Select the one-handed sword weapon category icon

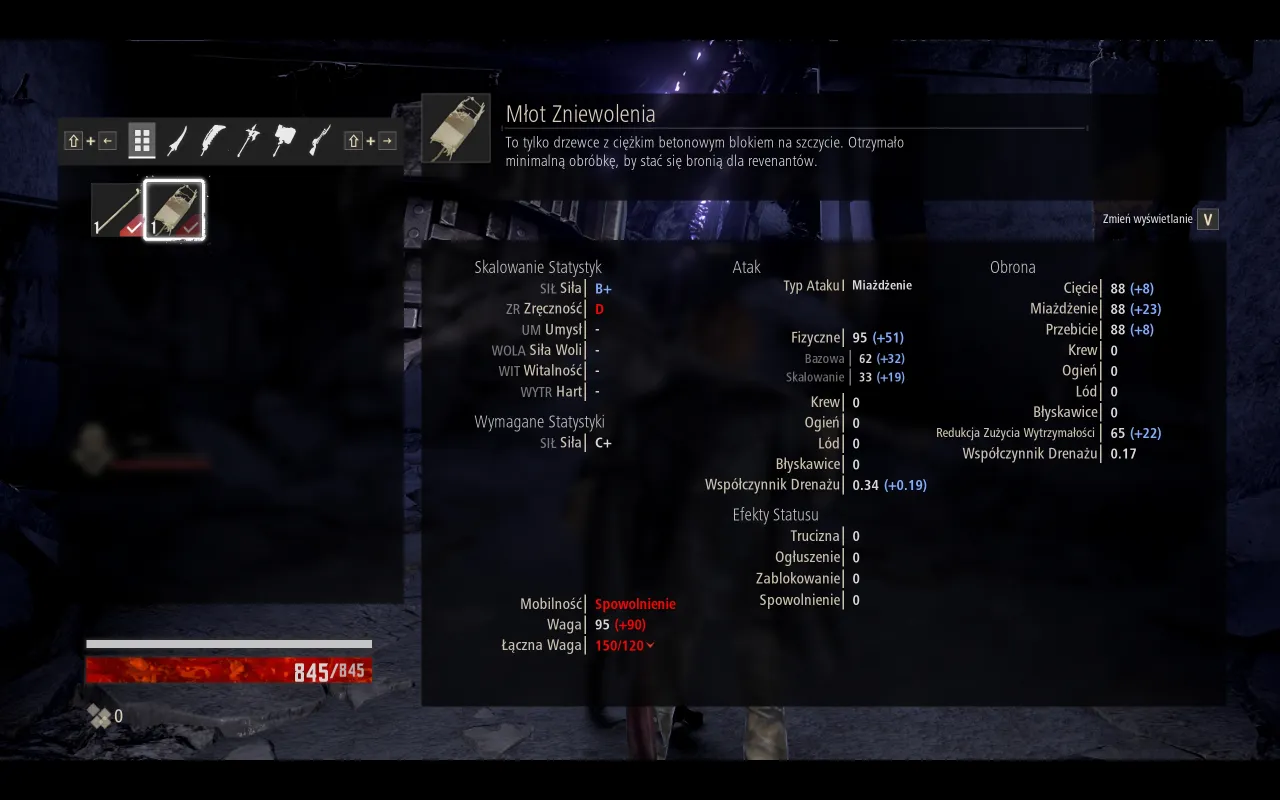coord(174,140)
